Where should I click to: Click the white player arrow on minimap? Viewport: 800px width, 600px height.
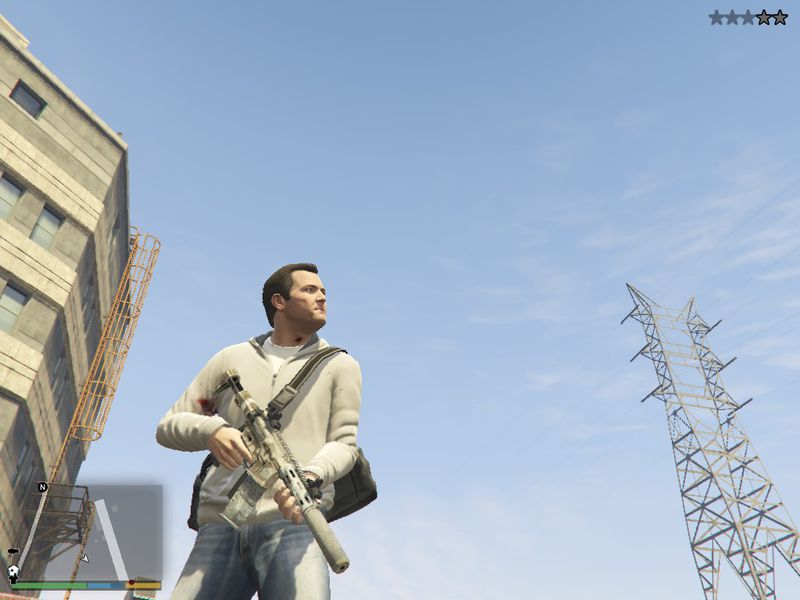85,558
